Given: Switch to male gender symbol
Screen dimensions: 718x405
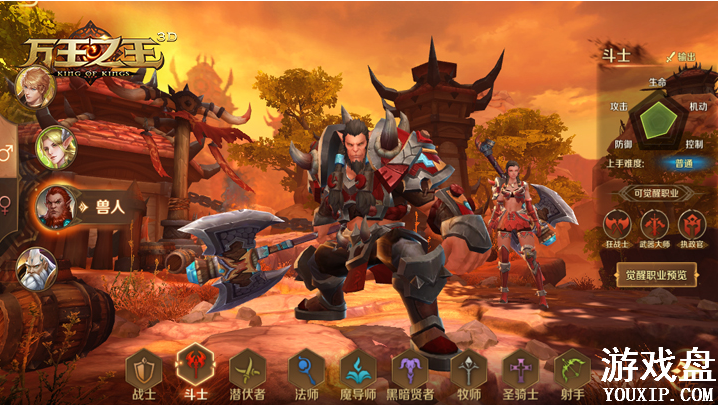Looking at the screenshot, I should tap(7, 154).
